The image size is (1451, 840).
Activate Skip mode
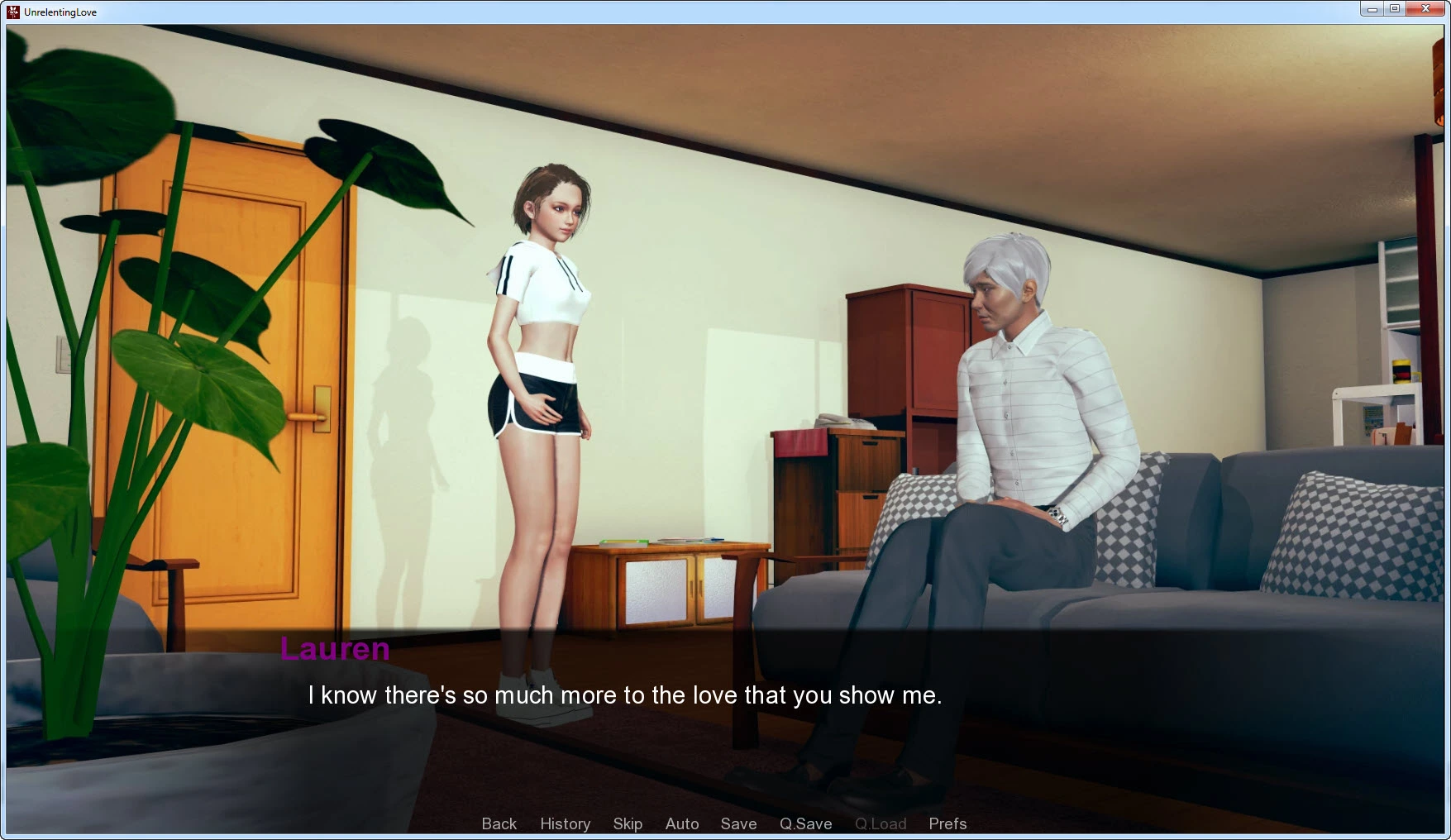628,823
